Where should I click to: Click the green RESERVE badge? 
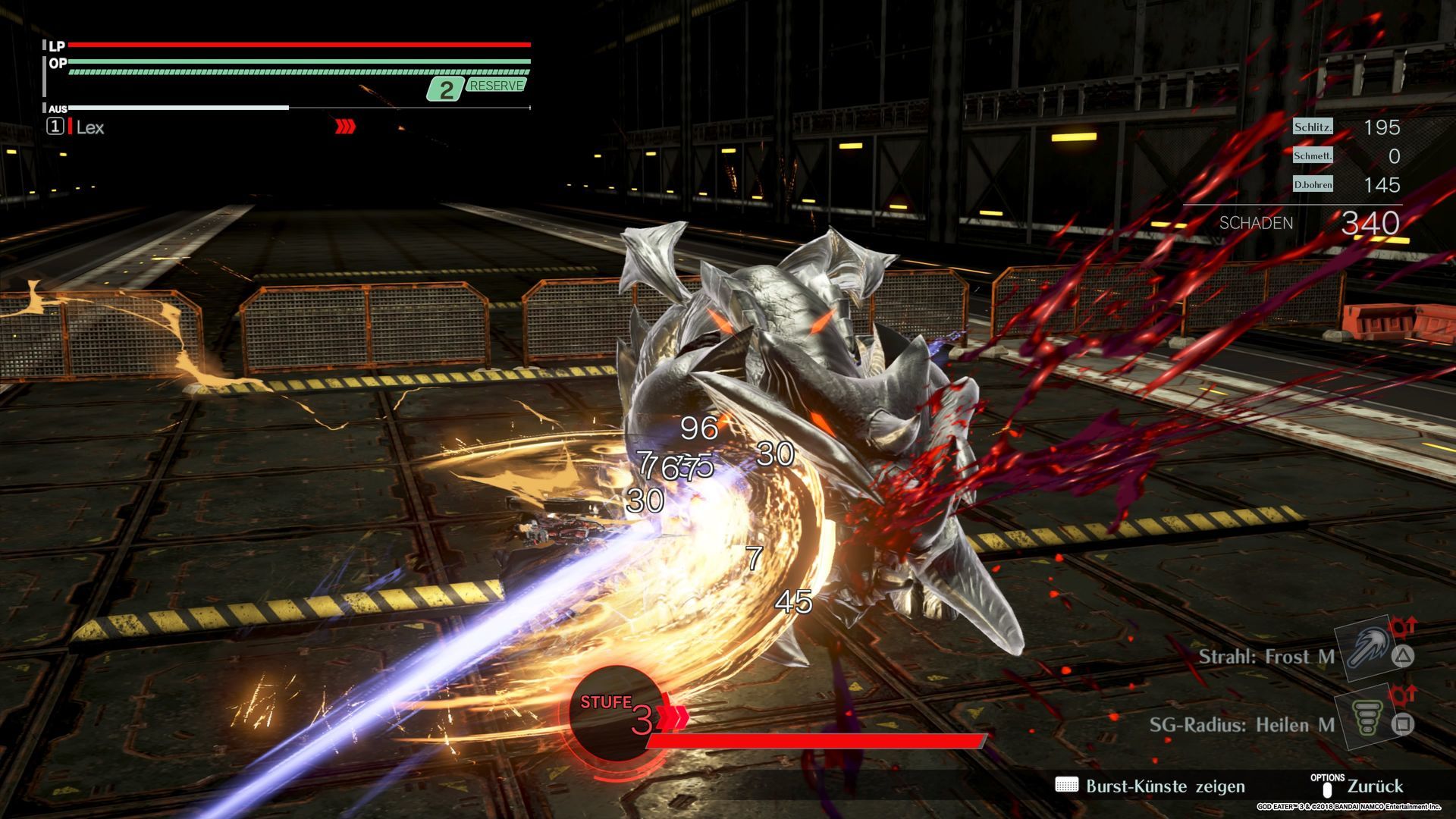496,86
